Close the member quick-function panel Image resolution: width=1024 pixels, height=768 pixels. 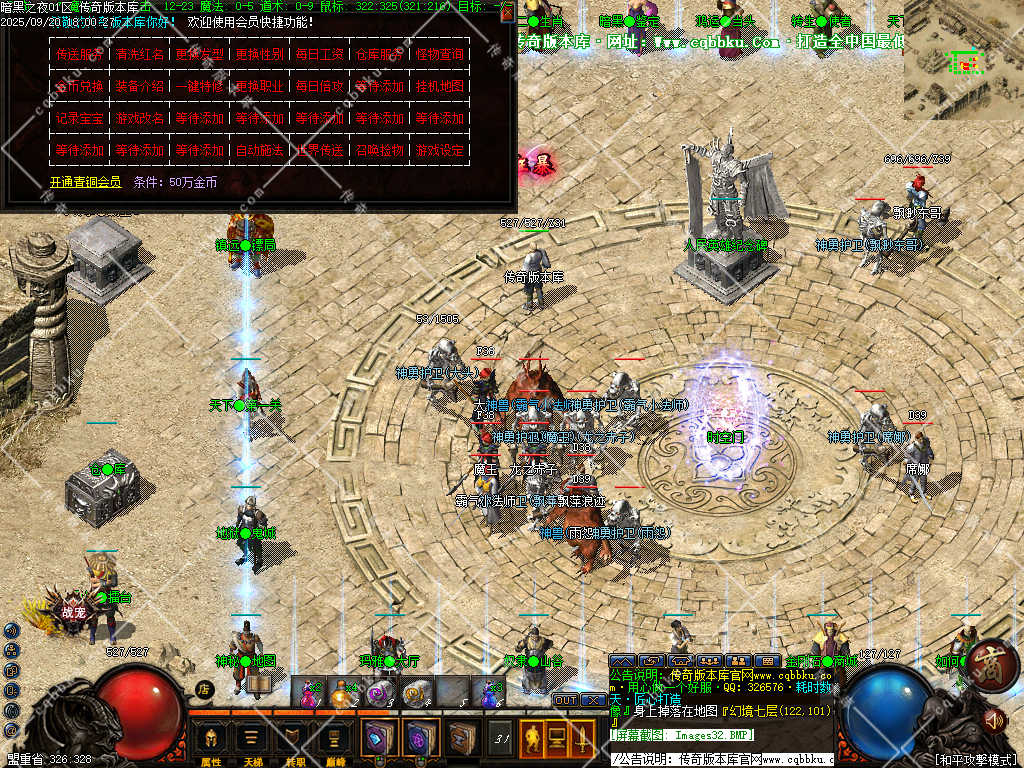click(x=508, y=12)
